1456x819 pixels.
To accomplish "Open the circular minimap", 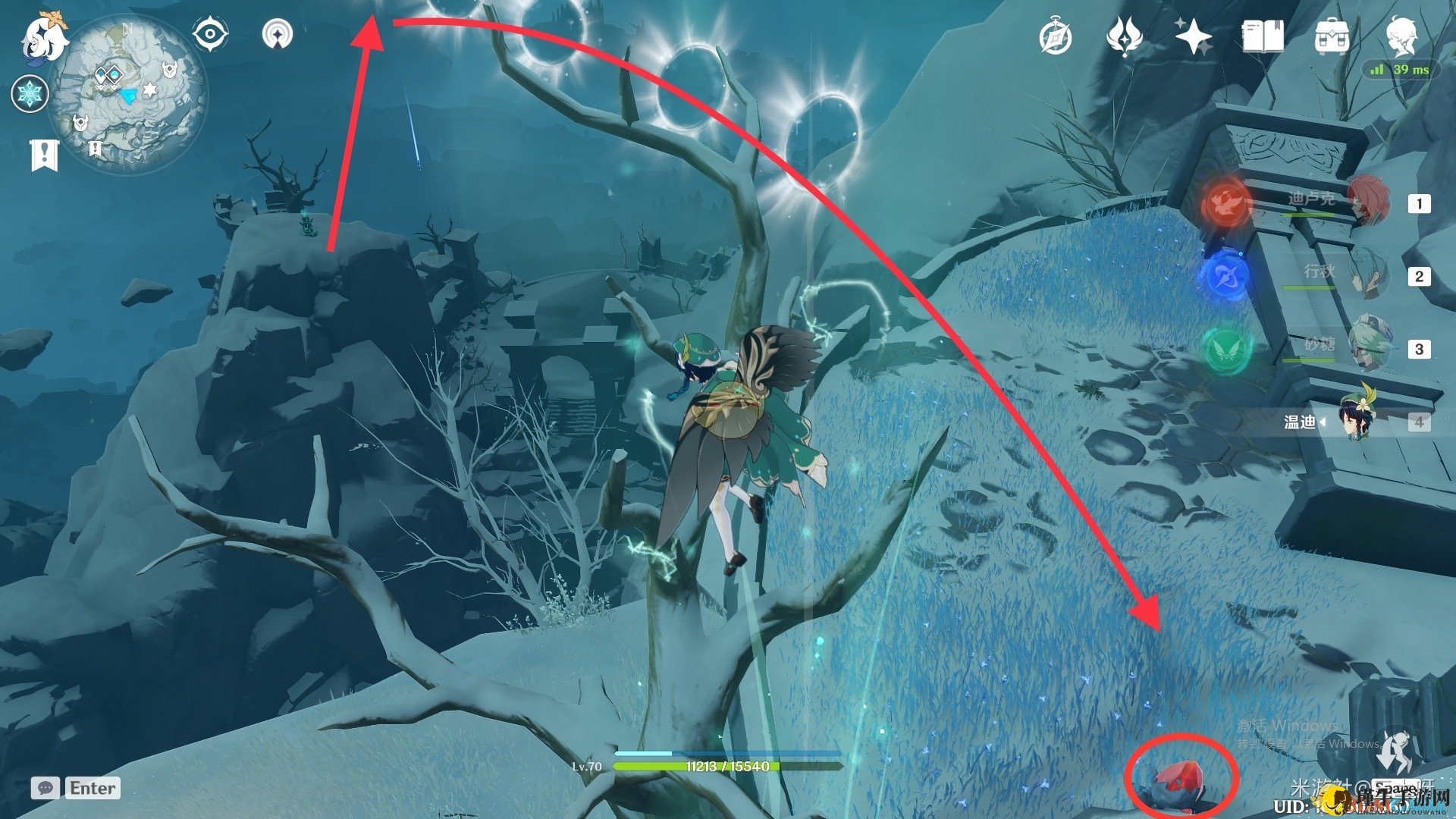I will [127, 94].
